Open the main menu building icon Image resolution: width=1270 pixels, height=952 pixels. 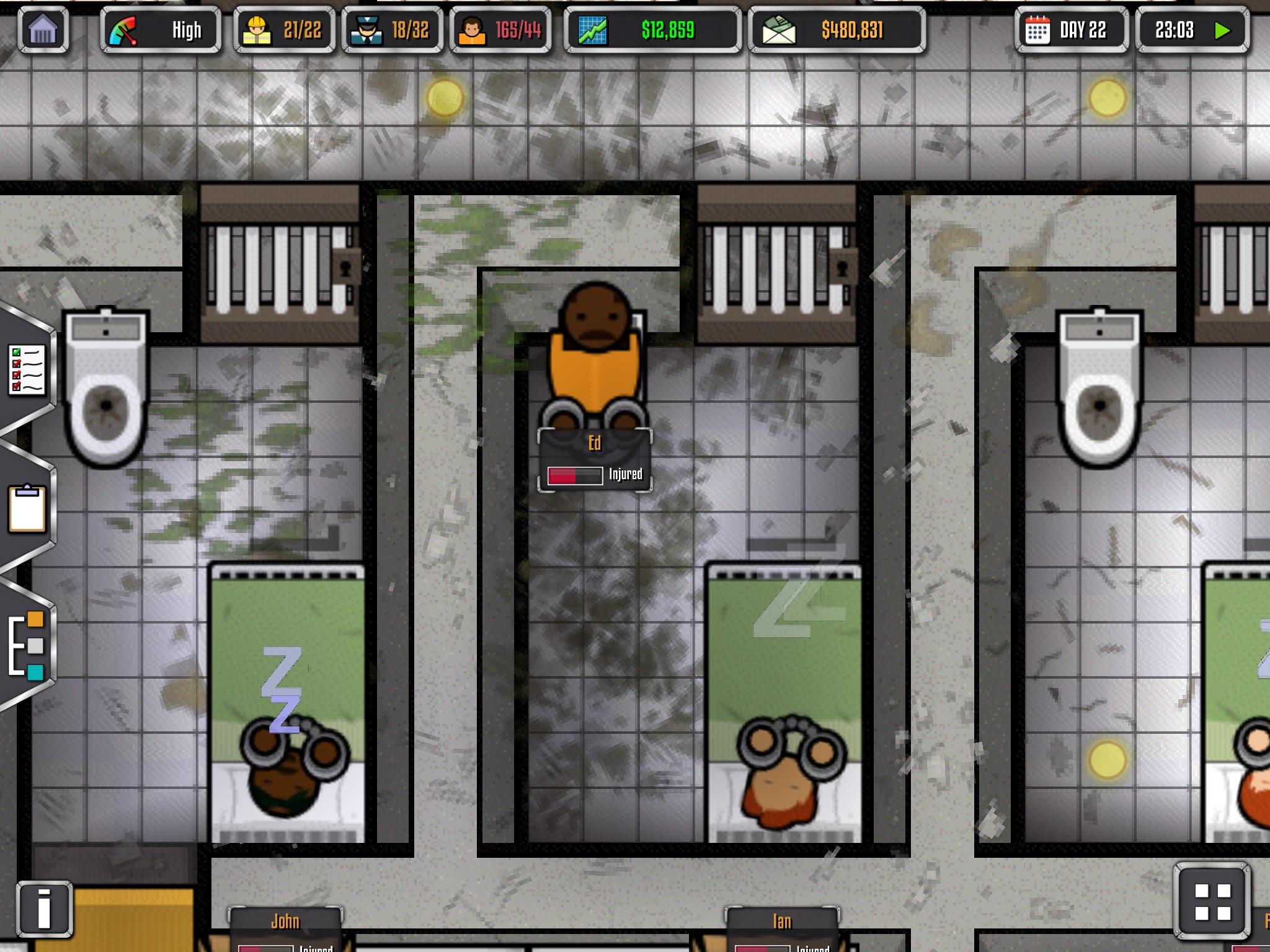tap(44, 29)
